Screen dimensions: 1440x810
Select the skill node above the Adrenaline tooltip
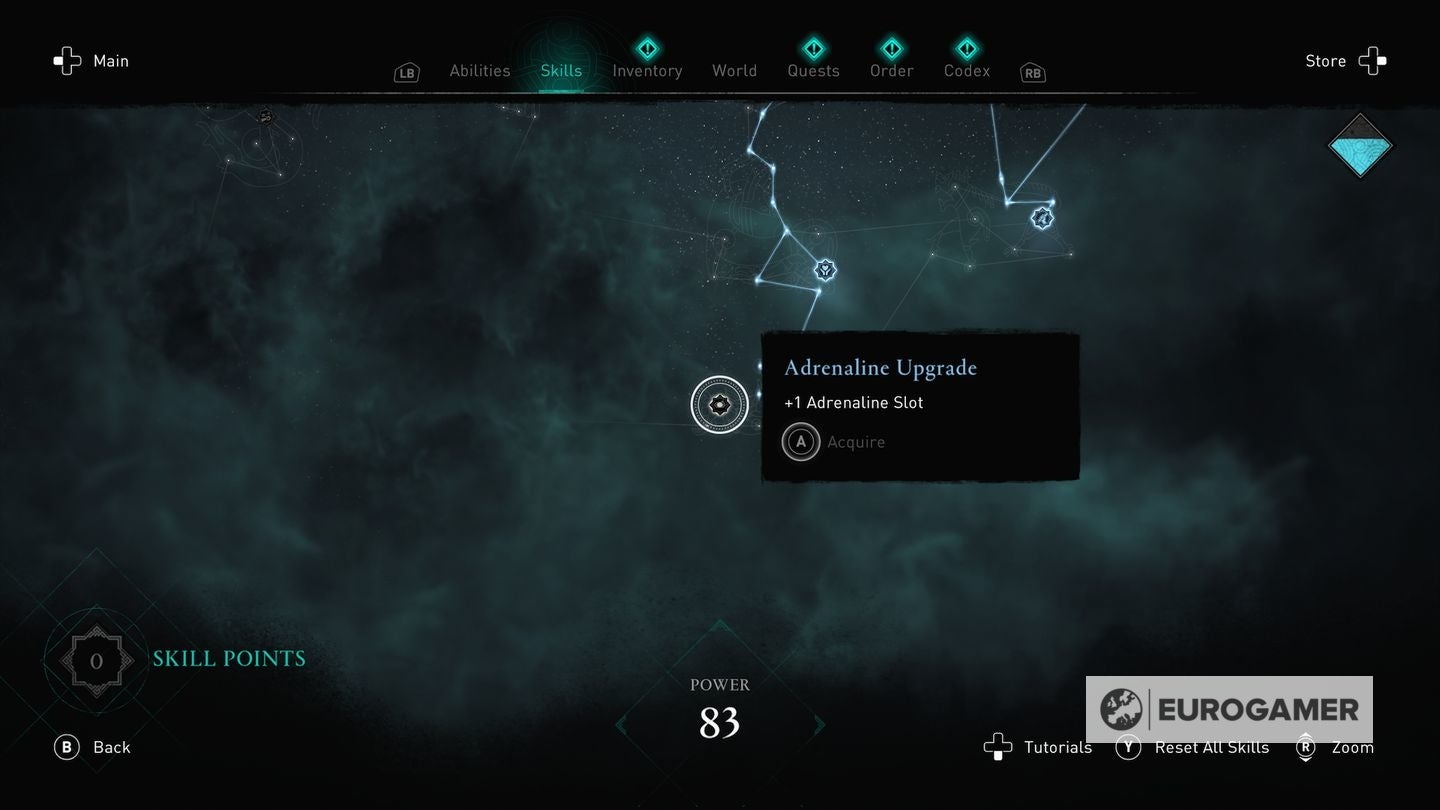[x=825, y=269]
